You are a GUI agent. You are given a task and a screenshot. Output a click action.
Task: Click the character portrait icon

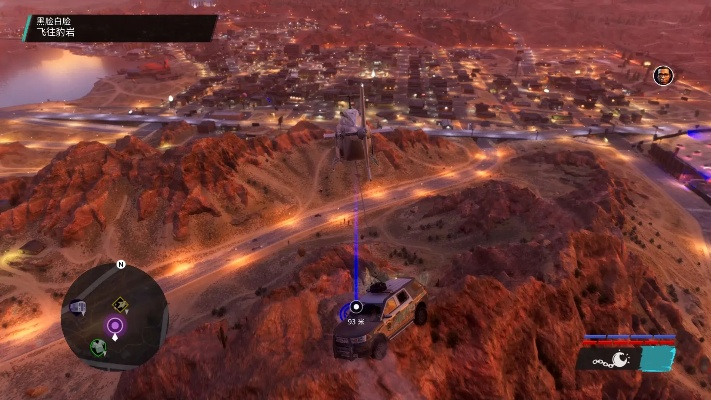(x=662, y=75)
